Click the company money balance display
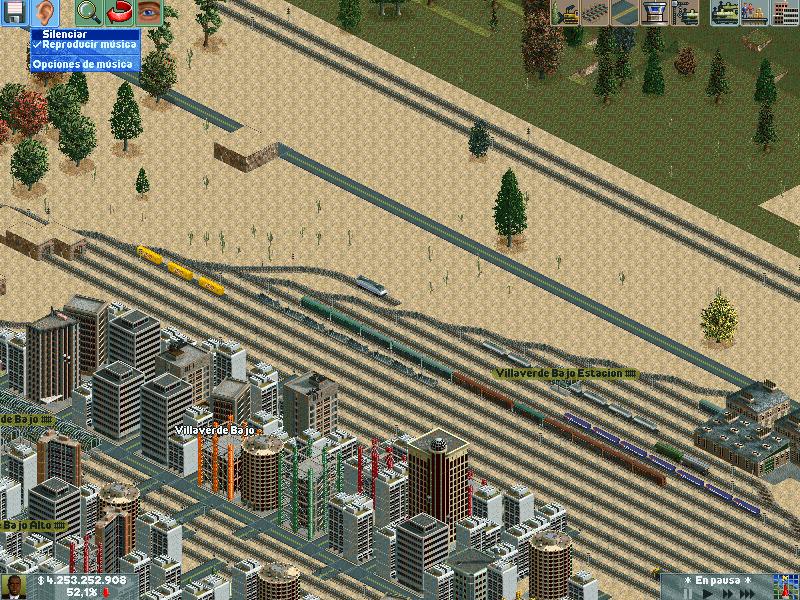Image resolution: width=800 pixels, height=600 pixels. pos(82,580)
